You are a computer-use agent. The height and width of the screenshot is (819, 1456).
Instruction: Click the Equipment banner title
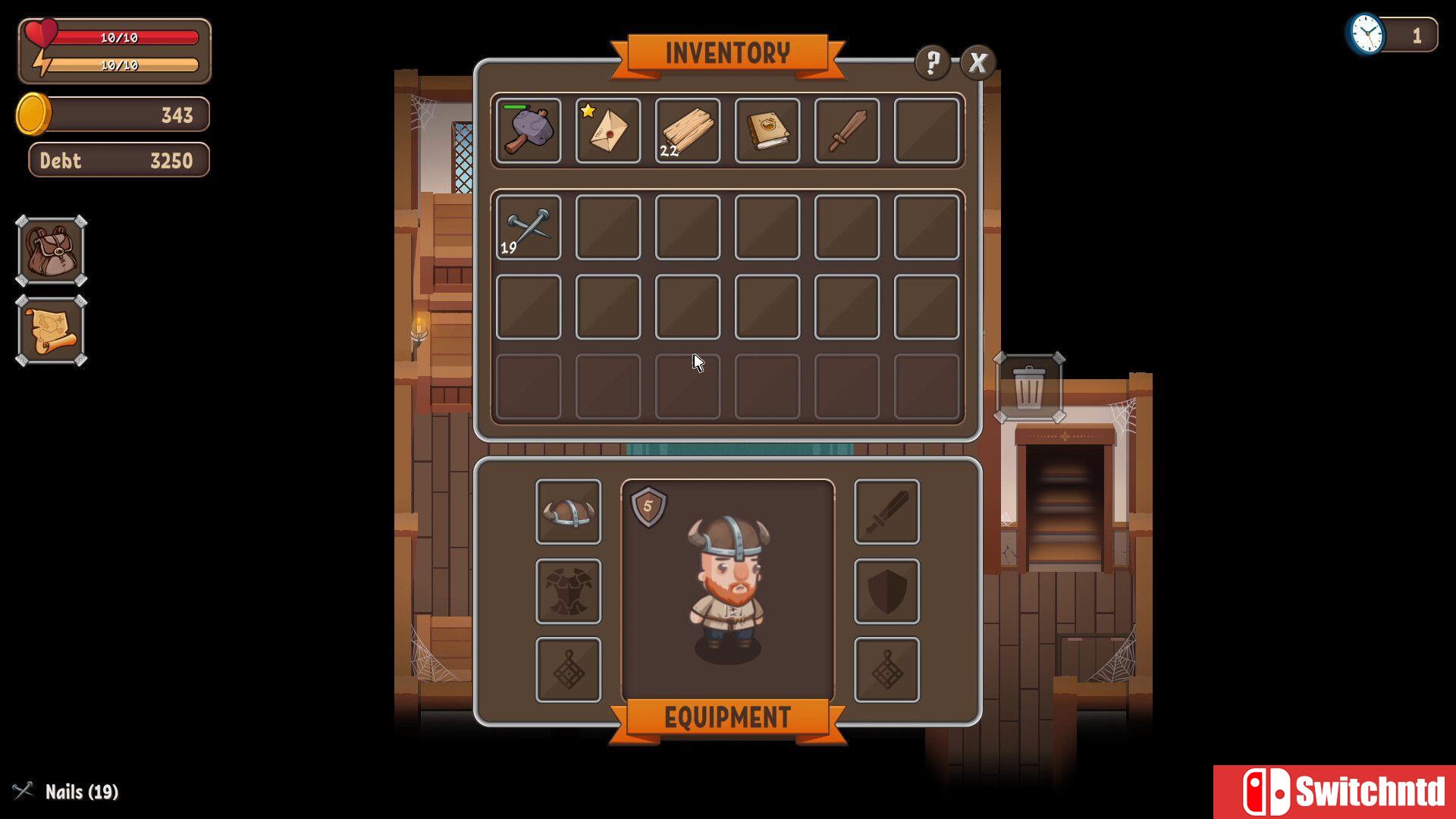[726, 714]
